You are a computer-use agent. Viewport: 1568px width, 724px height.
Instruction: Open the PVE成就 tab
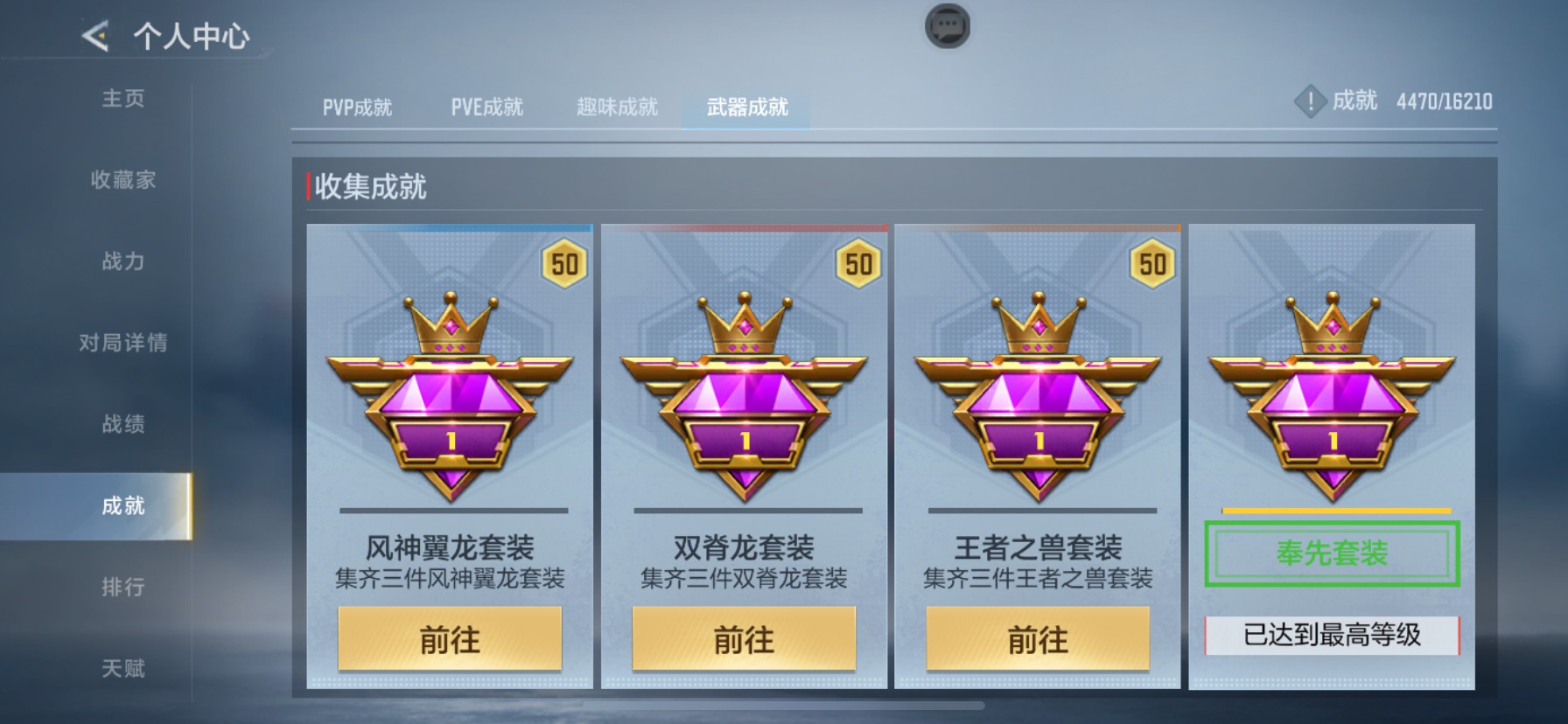click(486, 106)
